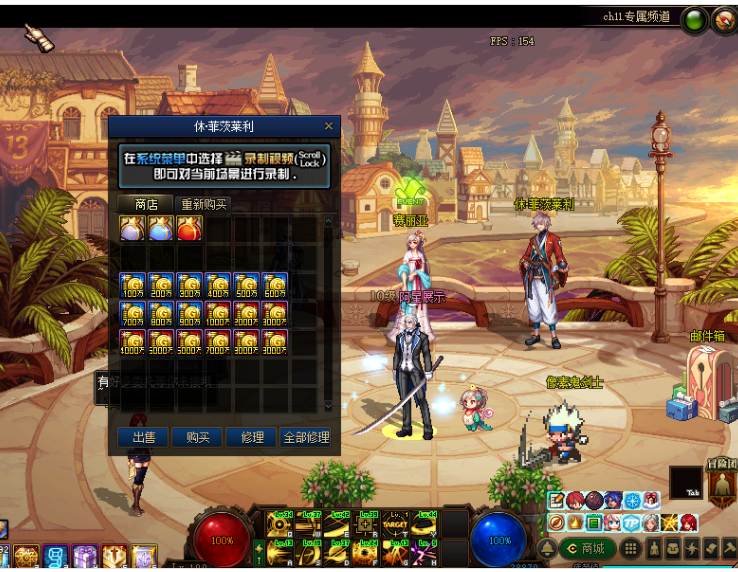Select the 商店 tab
This screenshot has height=572, width=738.
146,204
